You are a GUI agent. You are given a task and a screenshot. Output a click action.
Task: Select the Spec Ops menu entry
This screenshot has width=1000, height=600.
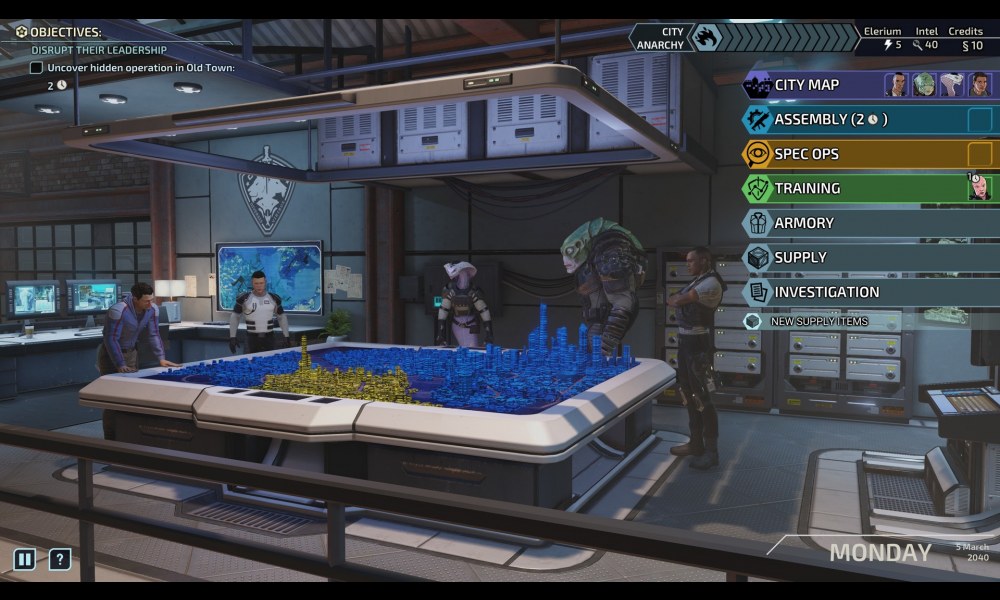coord(806,154)
